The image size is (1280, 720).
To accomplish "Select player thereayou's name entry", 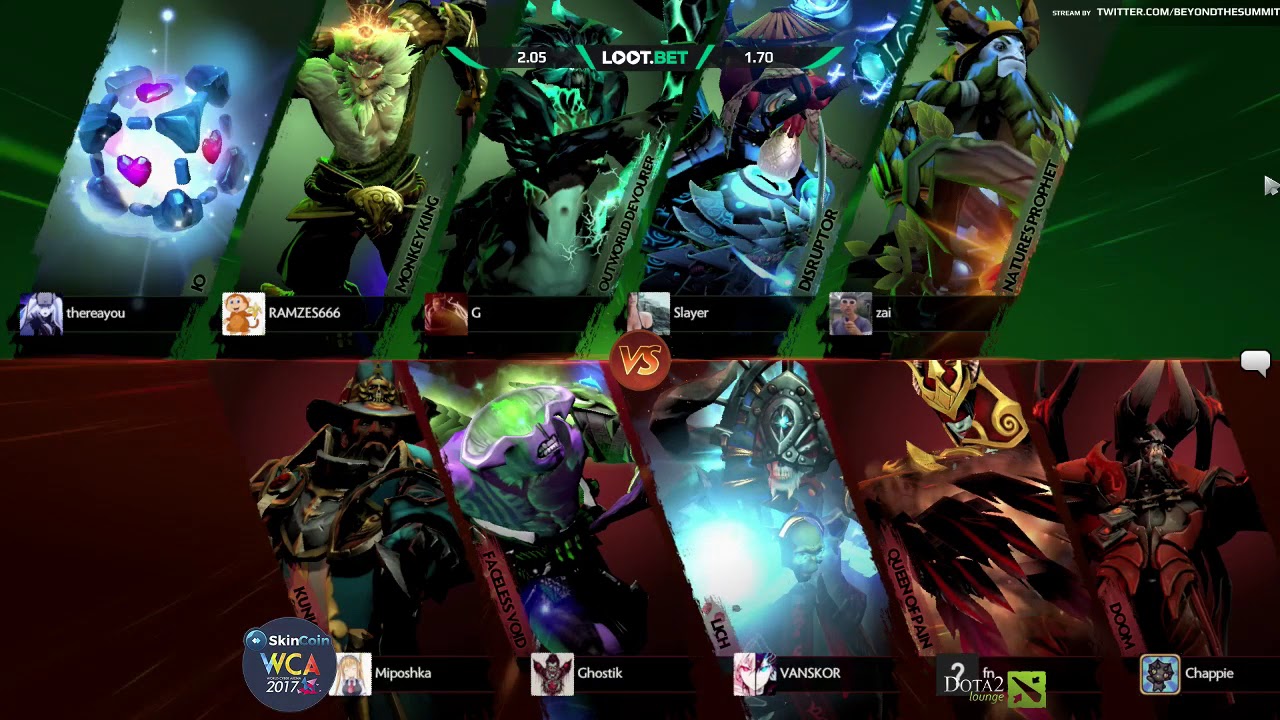I will pyautogui.click(x=95, y=313).
